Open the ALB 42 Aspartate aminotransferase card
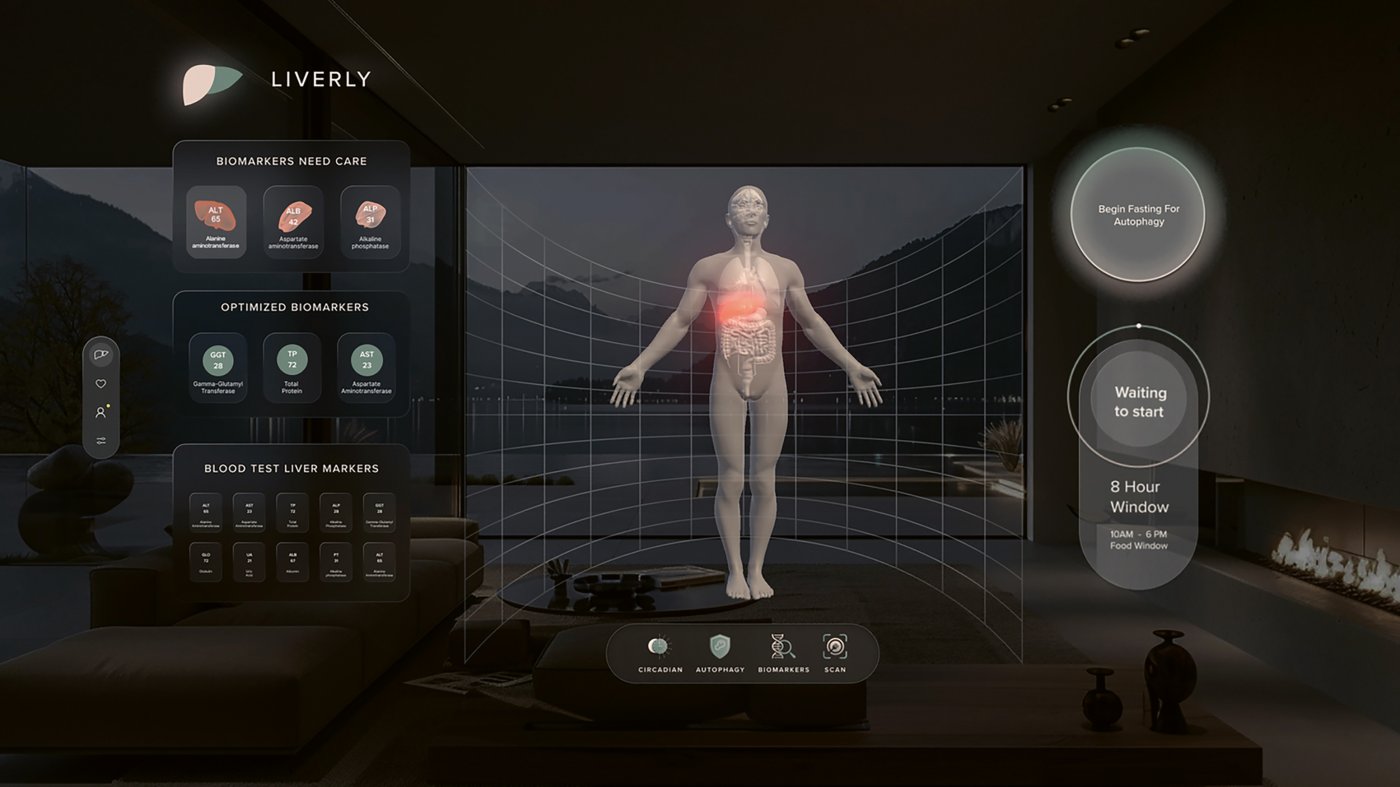The width and height of the screenshot is (1400, 787). point(292,222)
